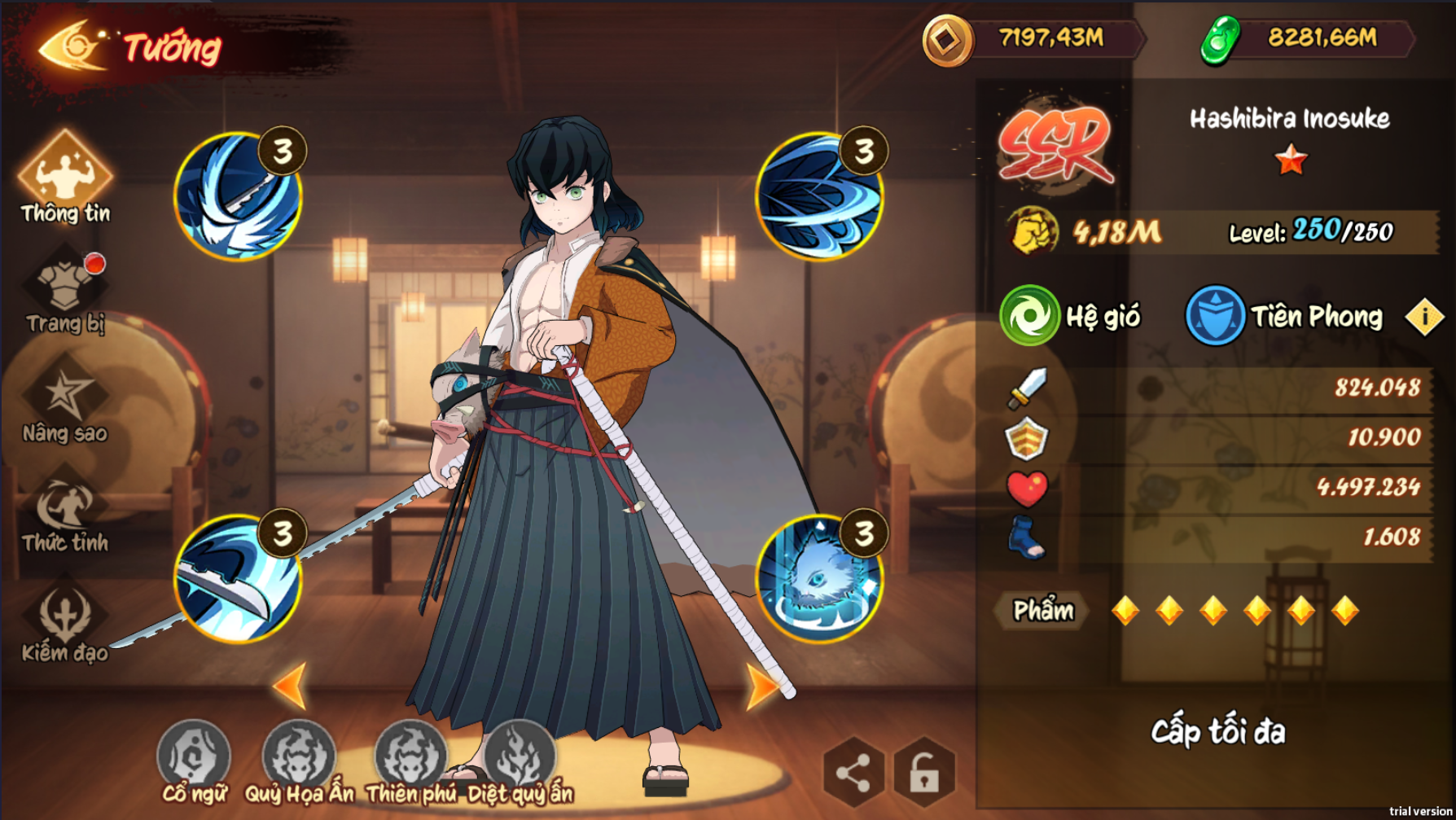
Task: Go back using the Tướng arrow
Action: 72,46
